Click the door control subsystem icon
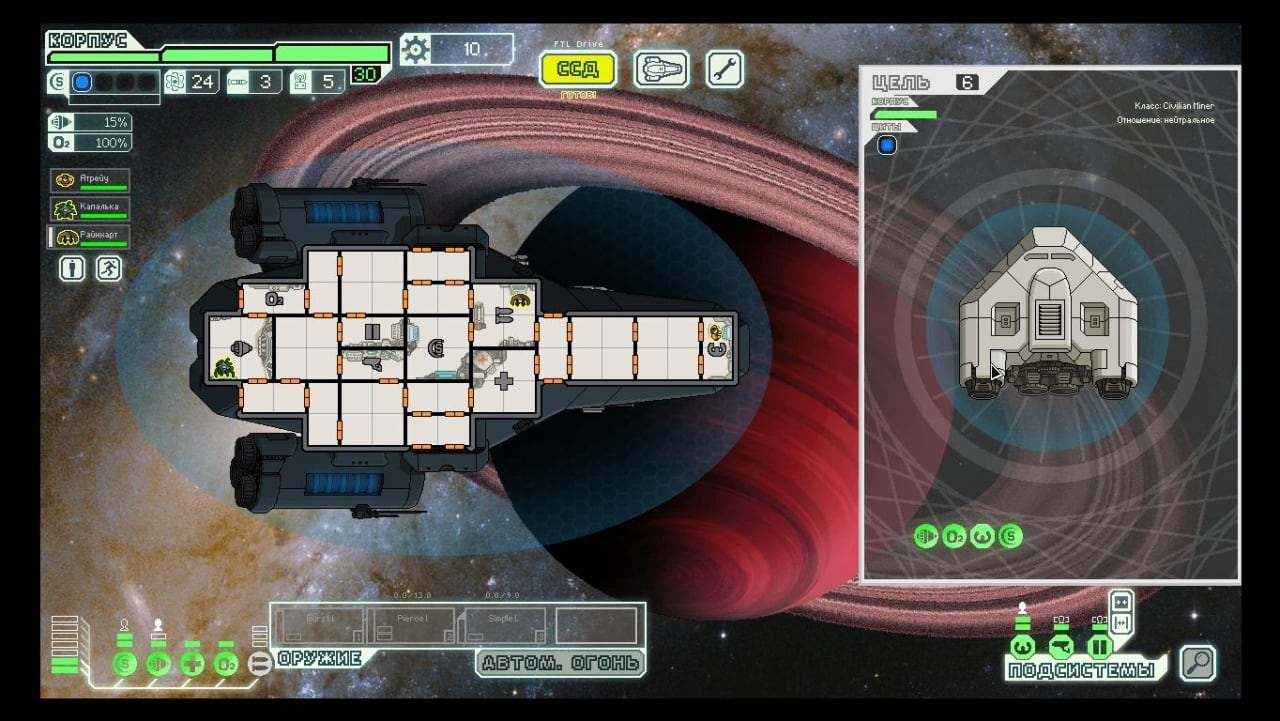 tap(1099, 645)
